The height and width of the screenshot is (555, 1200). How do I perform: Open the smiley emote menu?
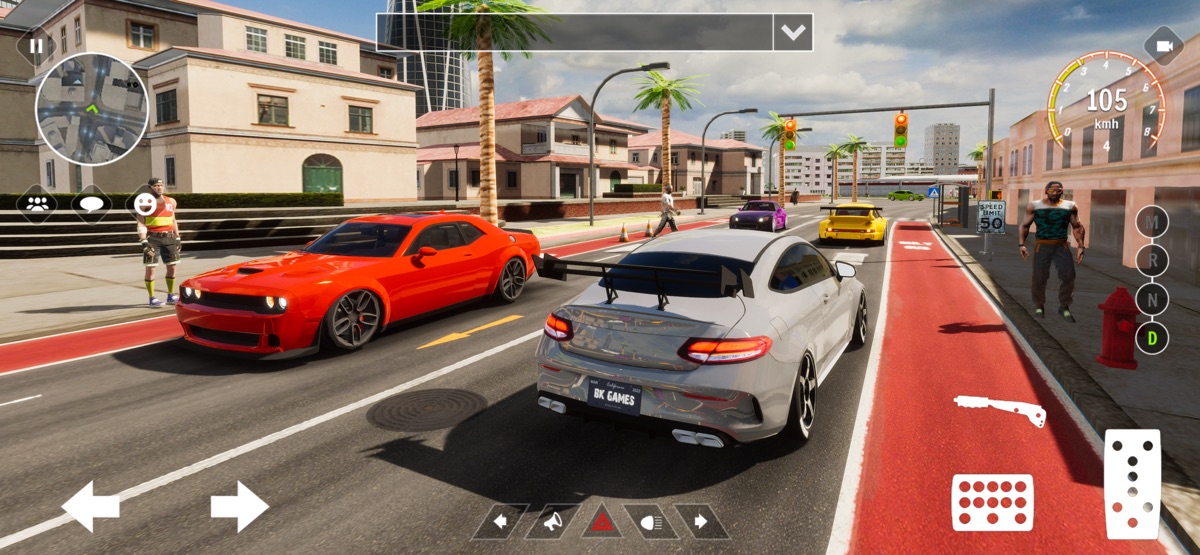coord(146,203)
